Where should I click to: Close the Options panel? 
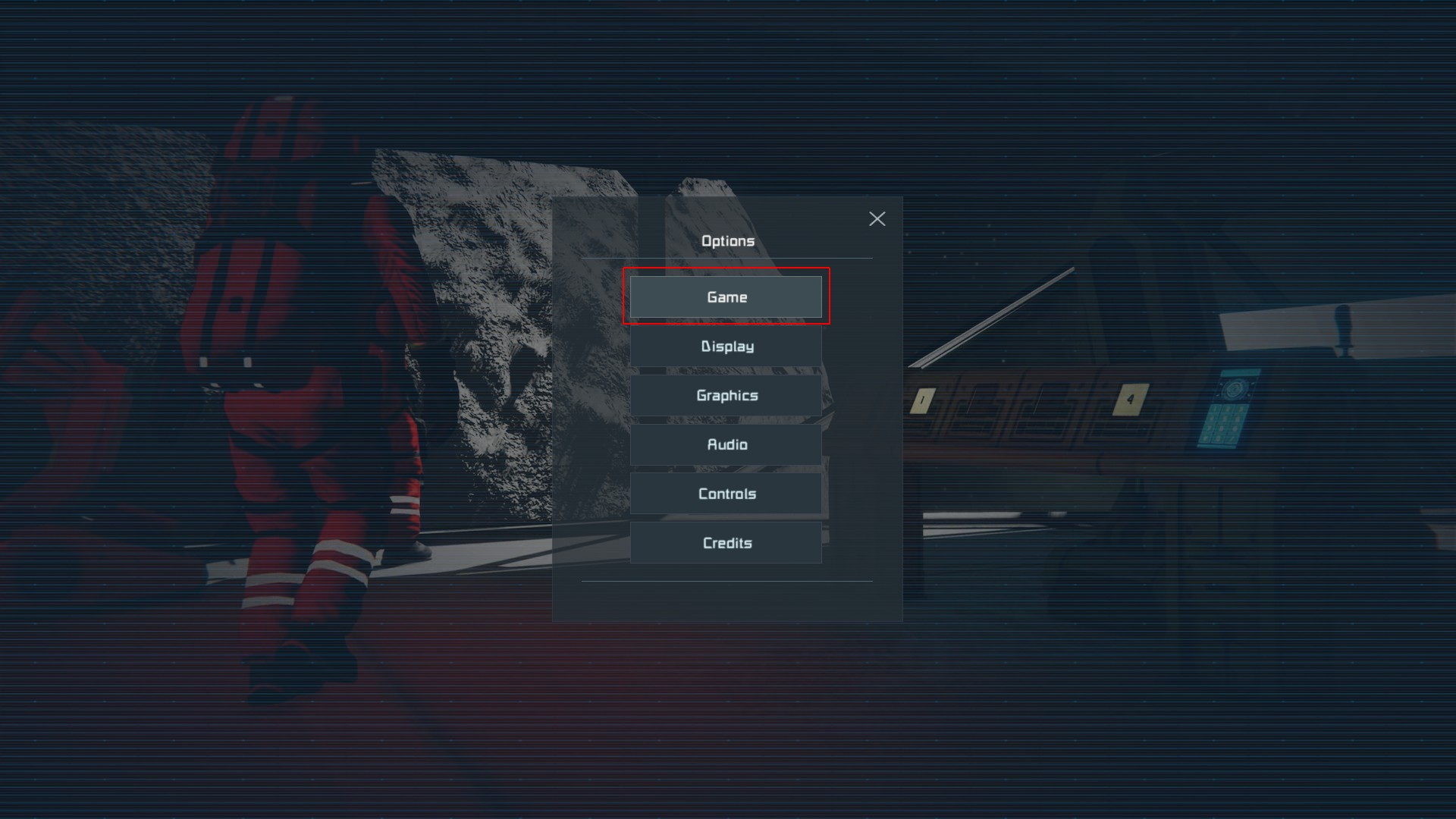click(877, 219)
